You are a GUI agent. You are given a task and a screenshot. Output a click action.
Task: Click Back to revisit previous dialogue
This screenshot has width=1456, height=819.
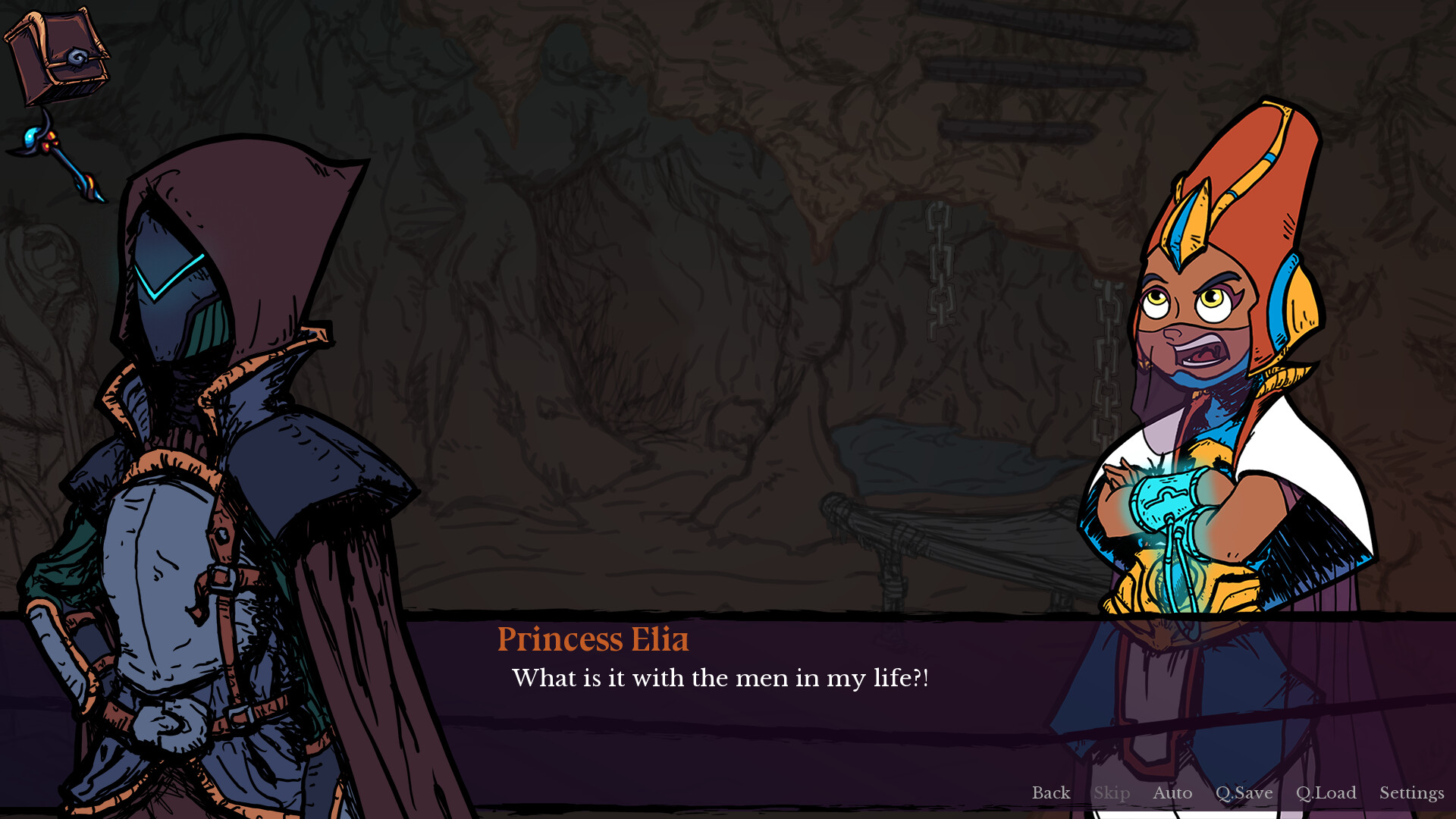click(1050, 793)
